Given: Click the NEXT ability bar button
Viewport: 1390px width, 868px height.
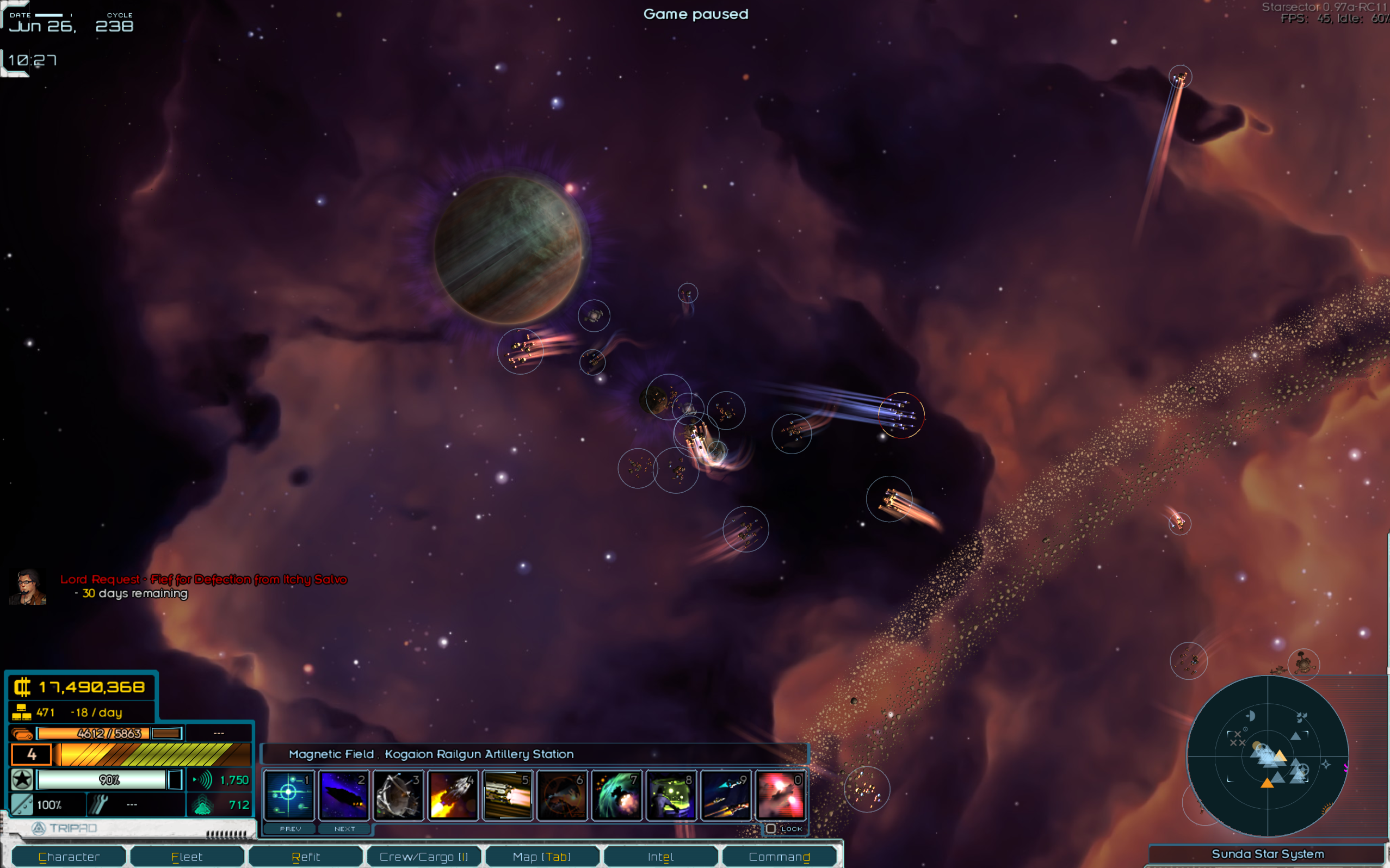Looking at the screenshot, I should (344, 828).
